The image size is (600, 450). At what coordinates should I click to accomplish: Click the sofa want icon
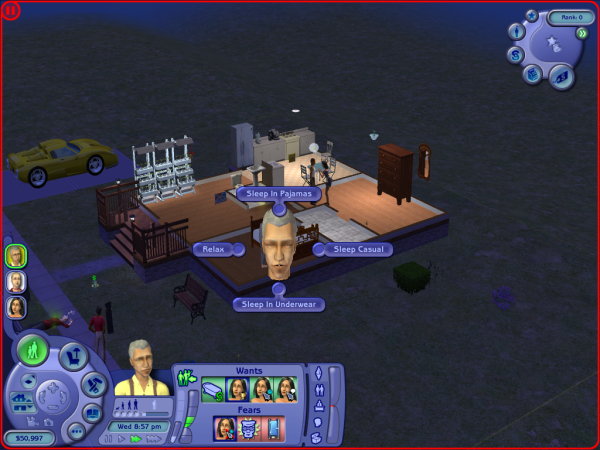212,390
